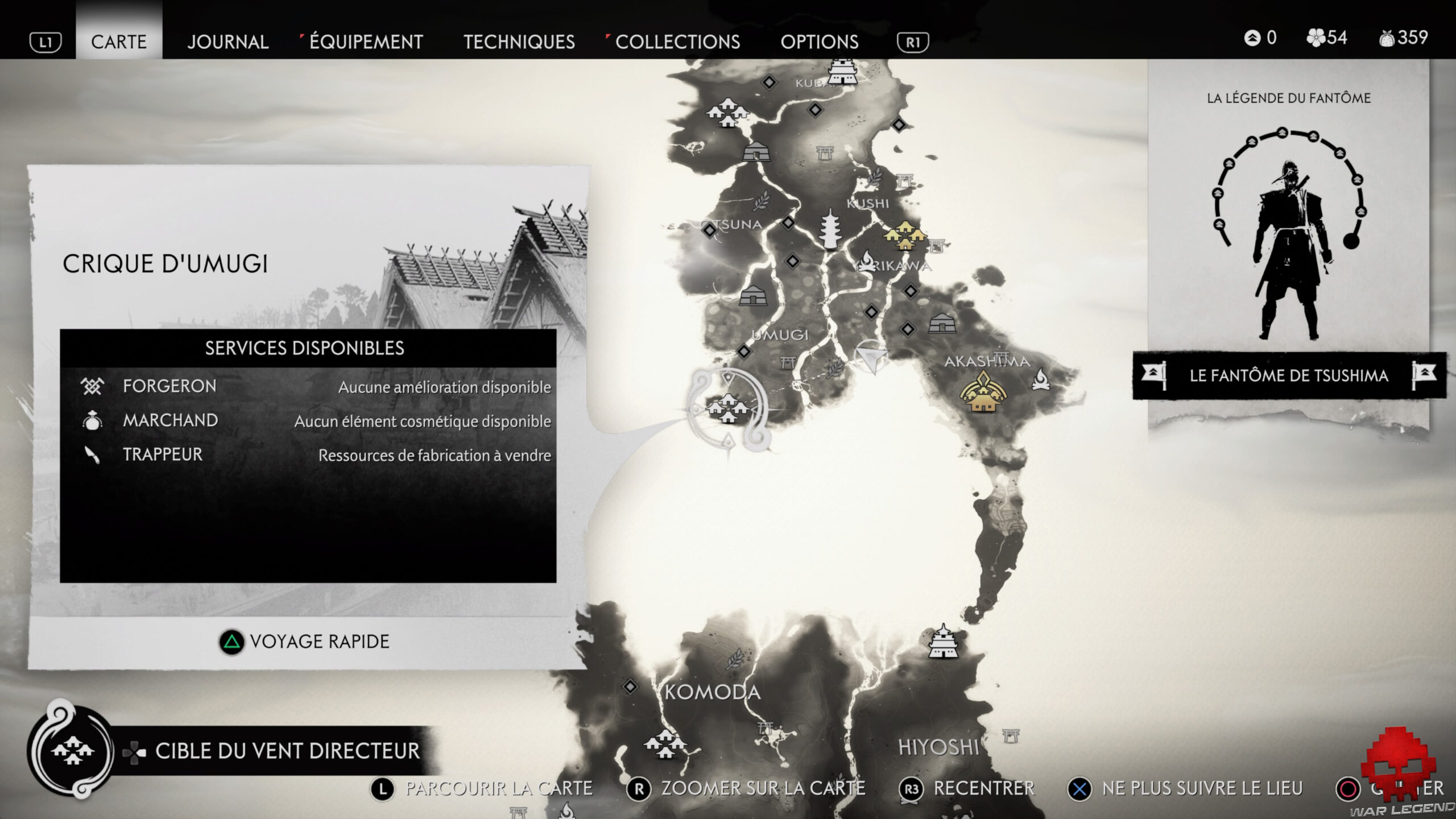
Task: Click the pagoda icon near Kushi
Action: [x=830, y=227]
